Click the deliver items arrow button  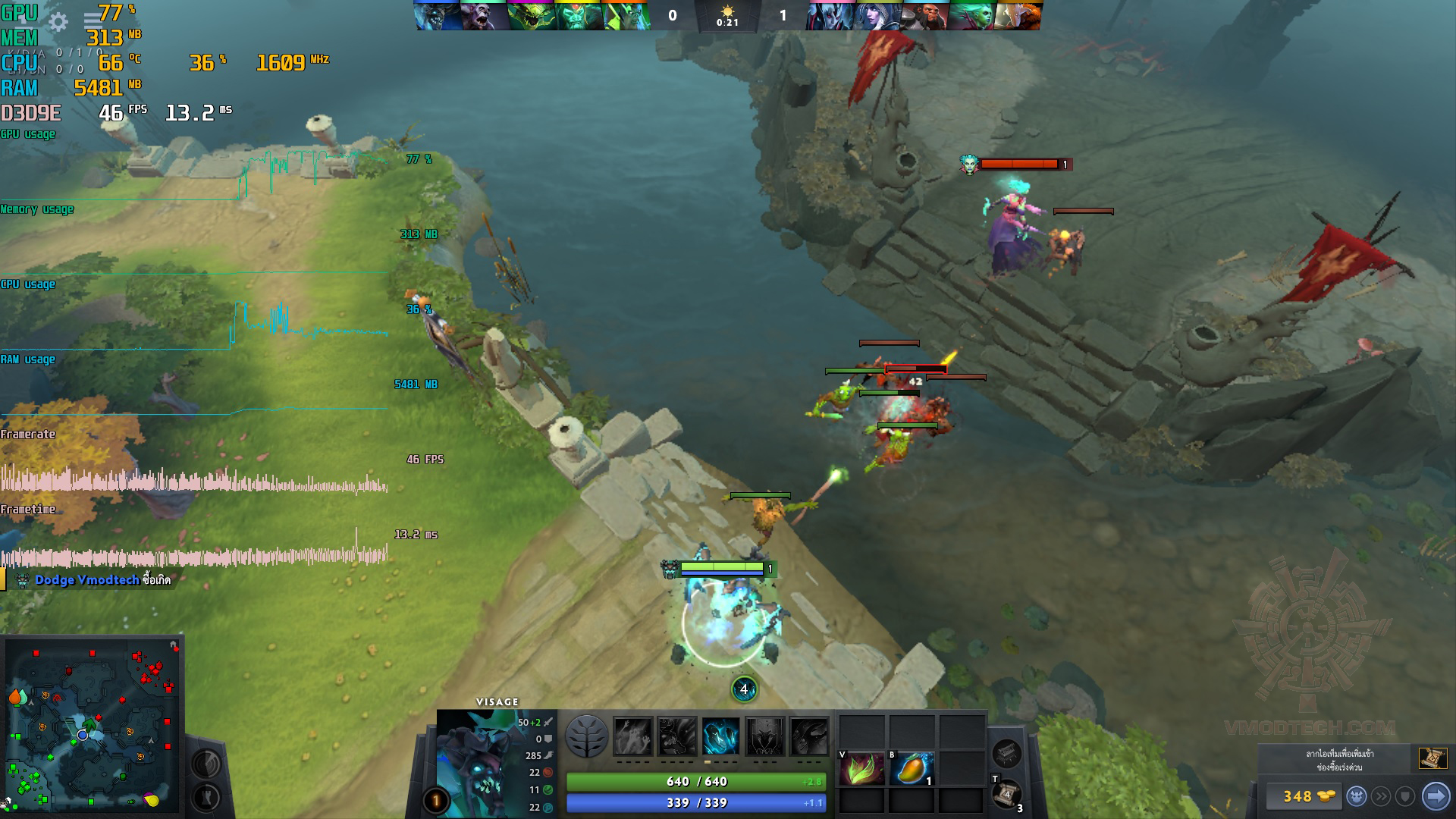click(1435, 796)
